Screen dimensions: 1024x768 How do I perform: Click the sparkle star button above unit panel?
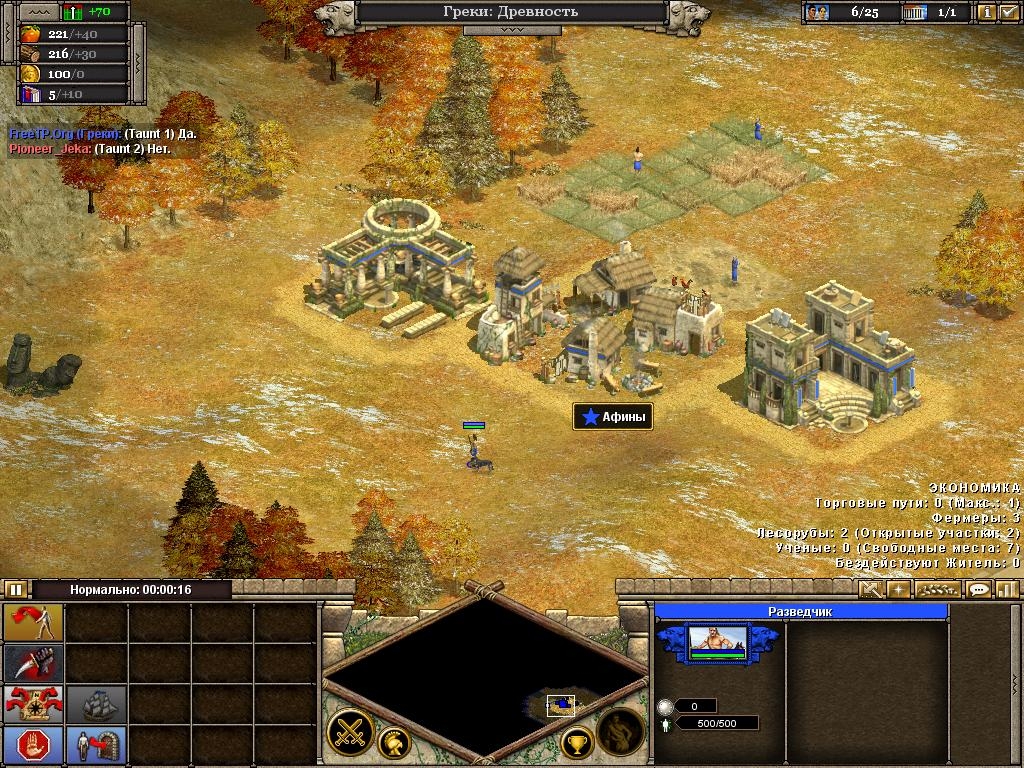[x=899, y=590]
